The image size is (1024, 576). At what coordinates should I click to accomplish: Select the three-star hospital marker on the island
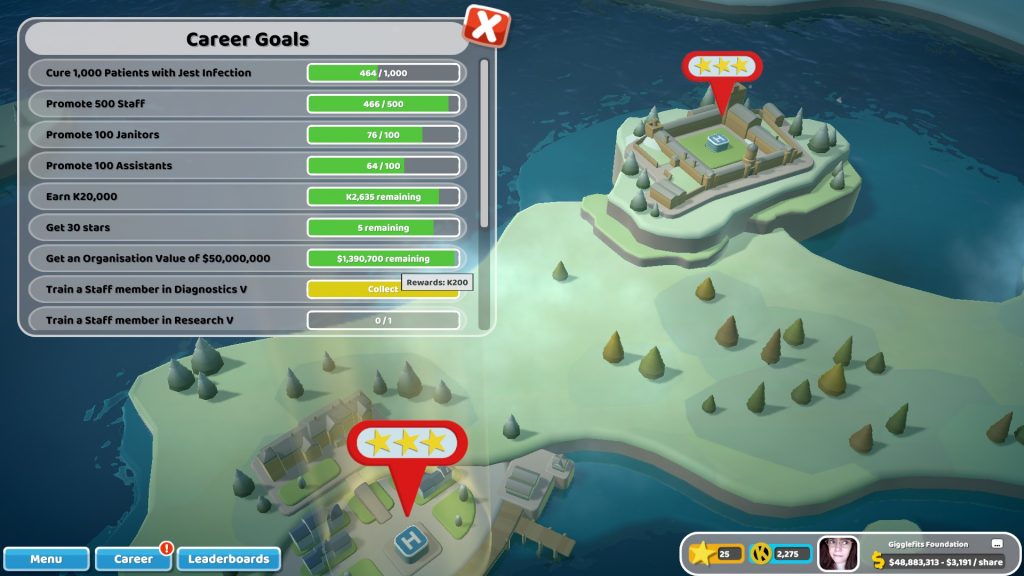721,68
